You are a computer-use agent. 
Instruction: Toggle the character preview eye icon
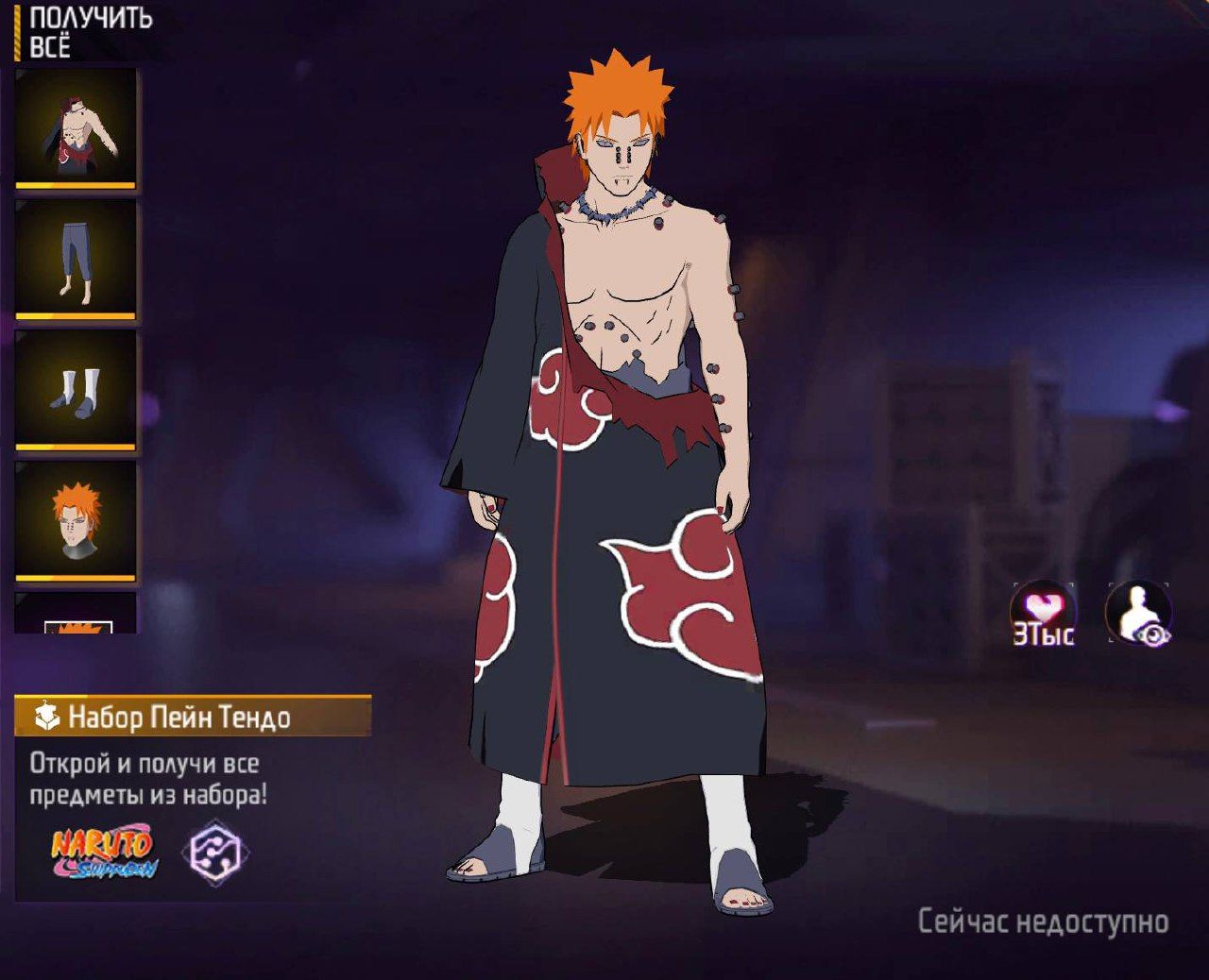coord(1139,614)
